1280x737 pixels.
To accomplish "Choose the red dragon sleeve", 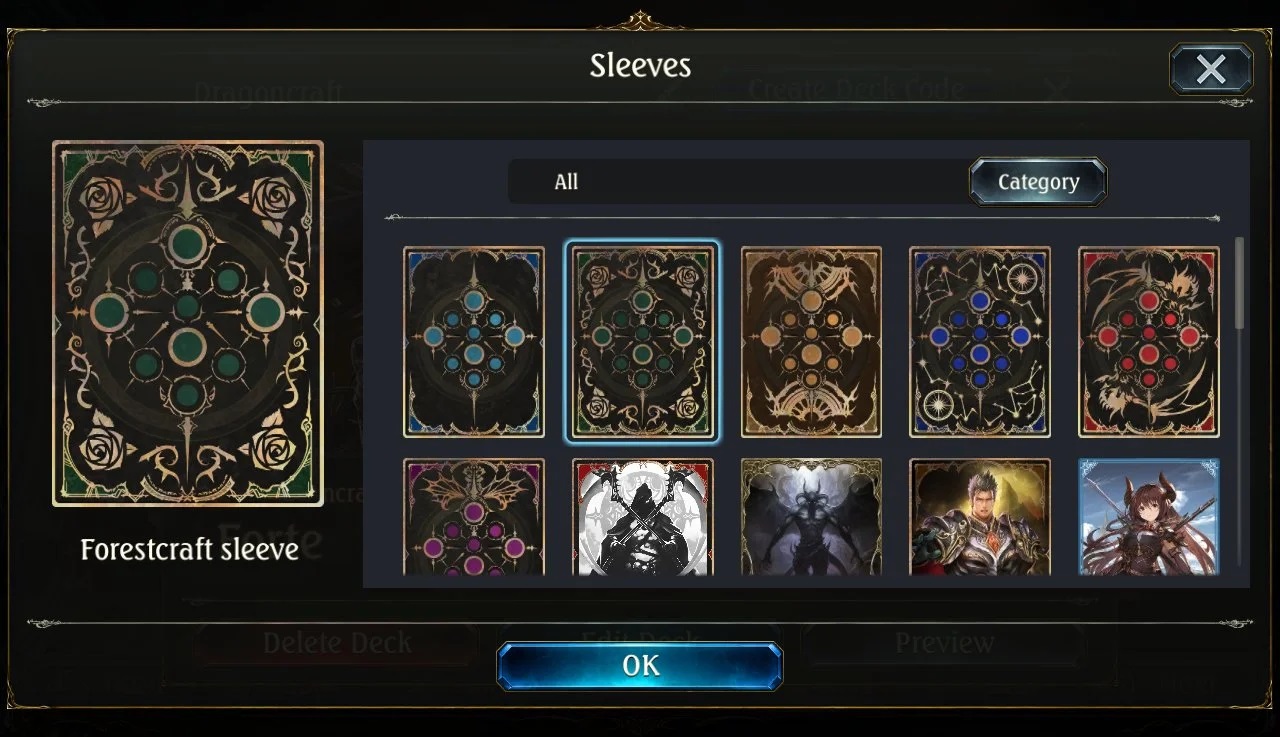I will click(x=1149, y=342).
